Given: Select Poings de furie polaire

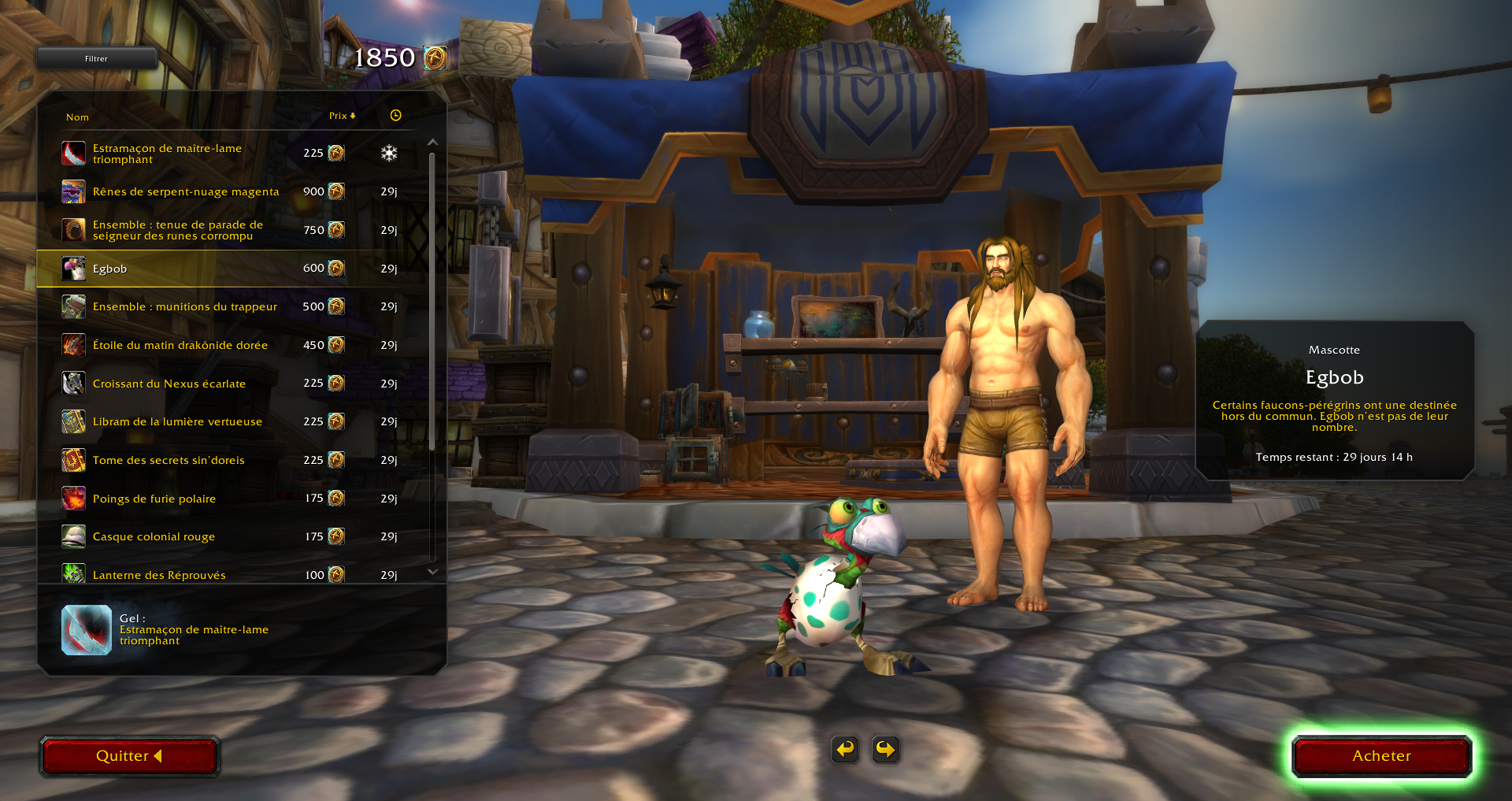Looking at the screenshot, I should click(x=154, y=499).
